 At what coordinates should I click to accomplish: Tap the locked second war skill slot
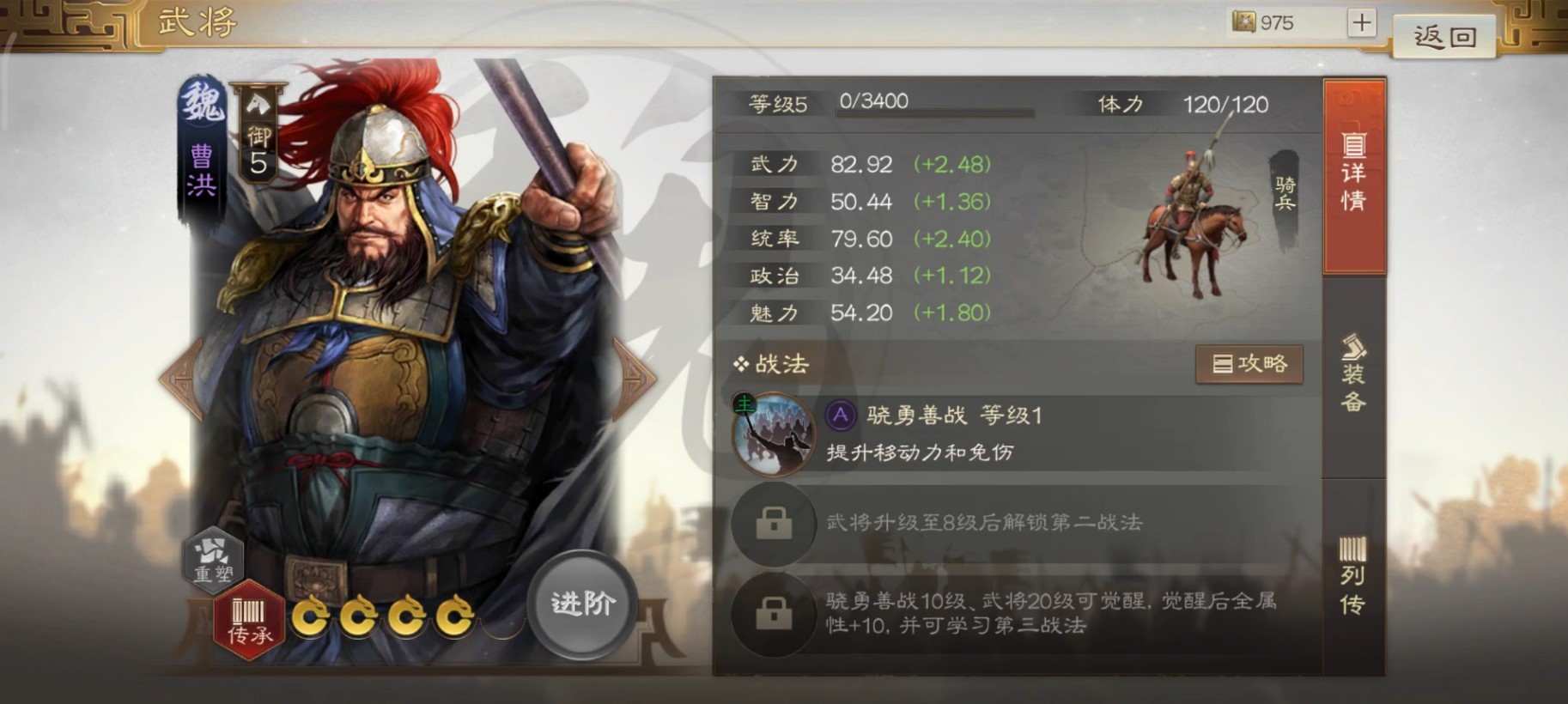pos(774,524)
